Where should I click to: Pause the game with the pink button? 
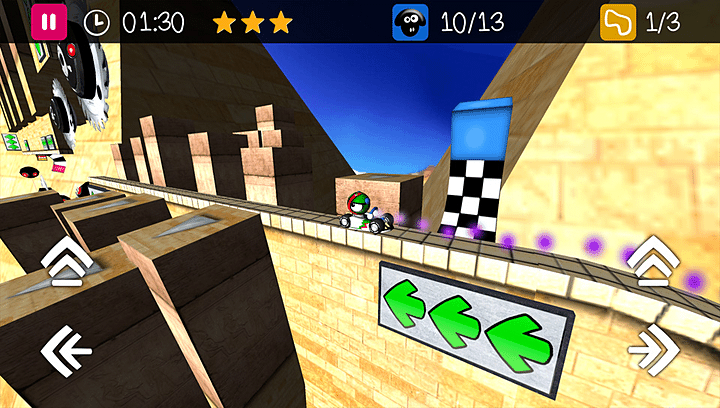pos(48,21)
